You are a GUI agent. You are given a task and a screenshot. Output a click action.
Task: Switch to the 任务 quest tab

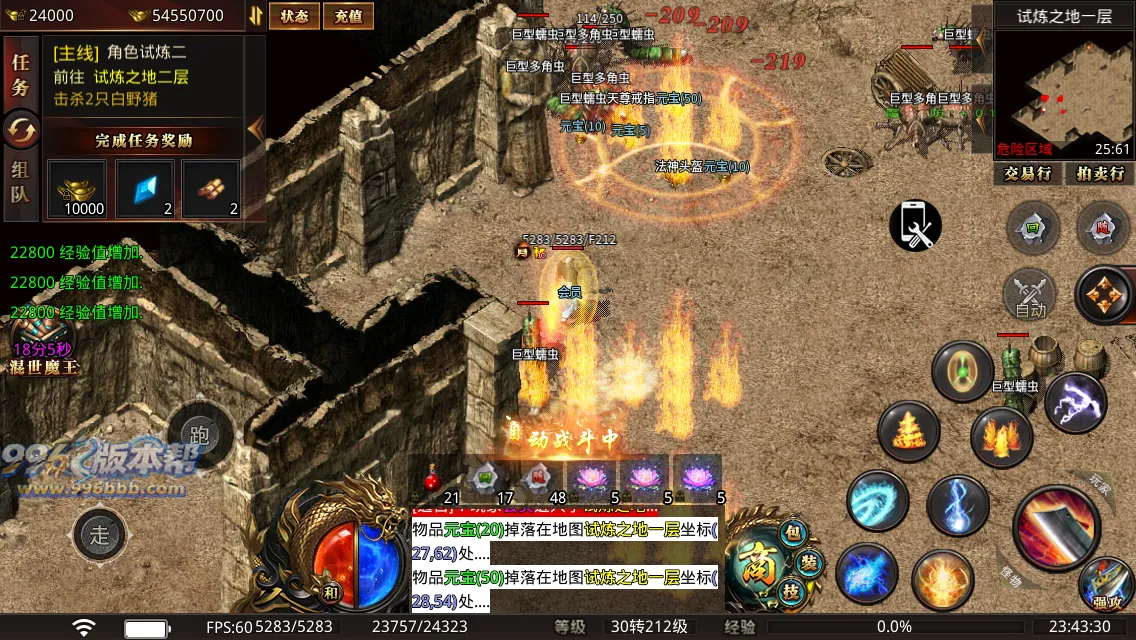tap(20, 76)
